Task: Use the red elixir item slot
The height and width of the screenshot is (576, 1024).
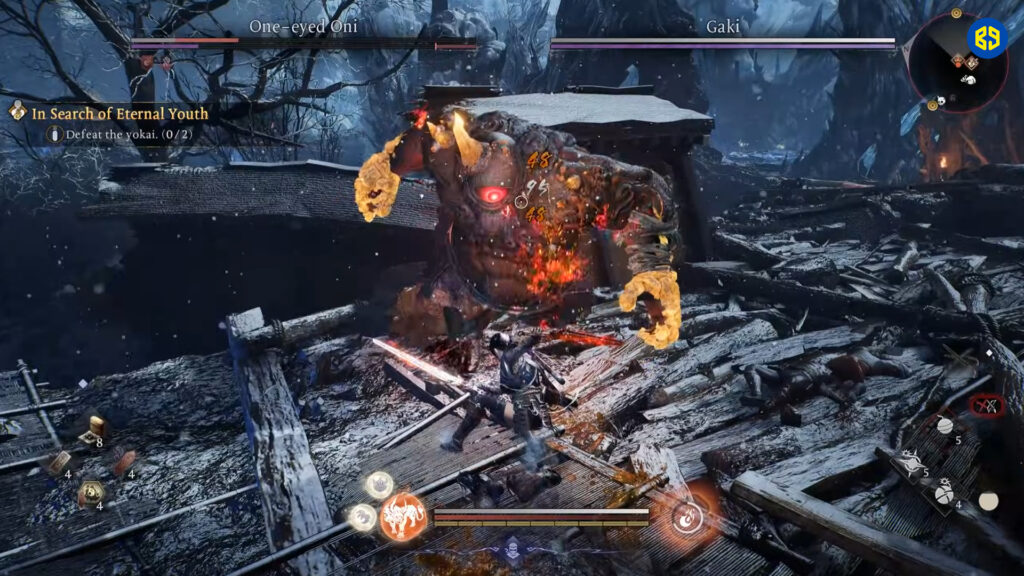Action: (x=123, y=461)
